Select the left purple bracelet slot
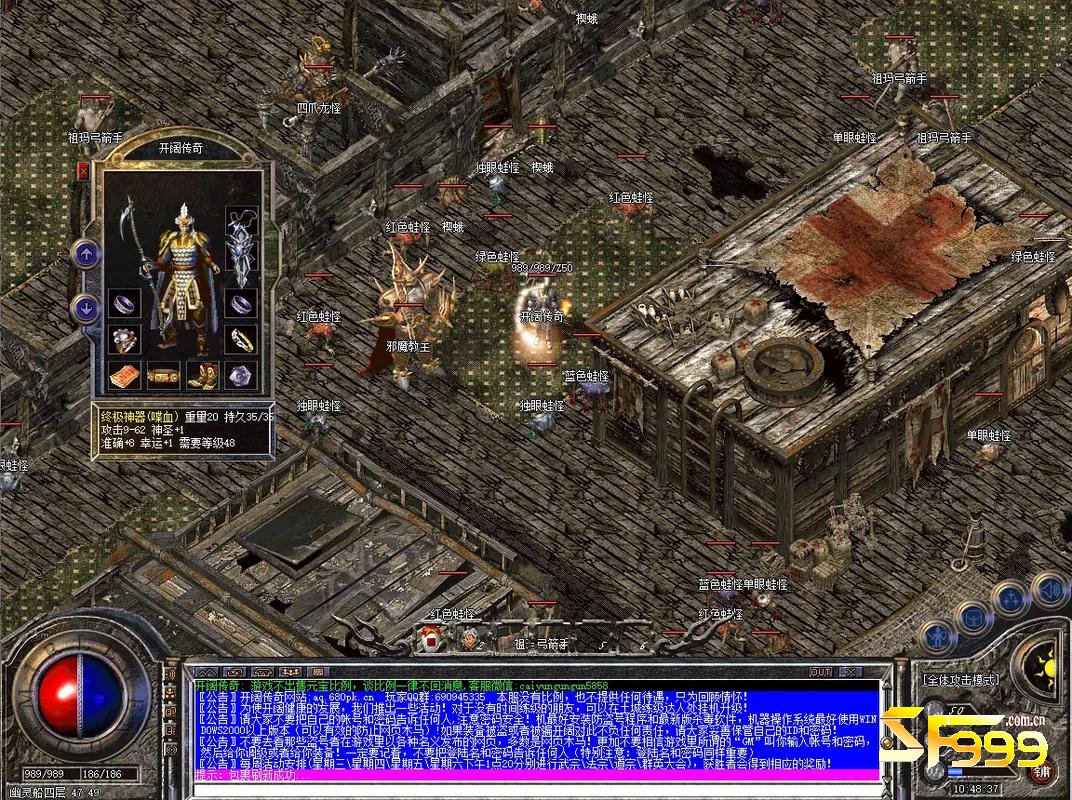1072x800 pixels. click(125, 301)
